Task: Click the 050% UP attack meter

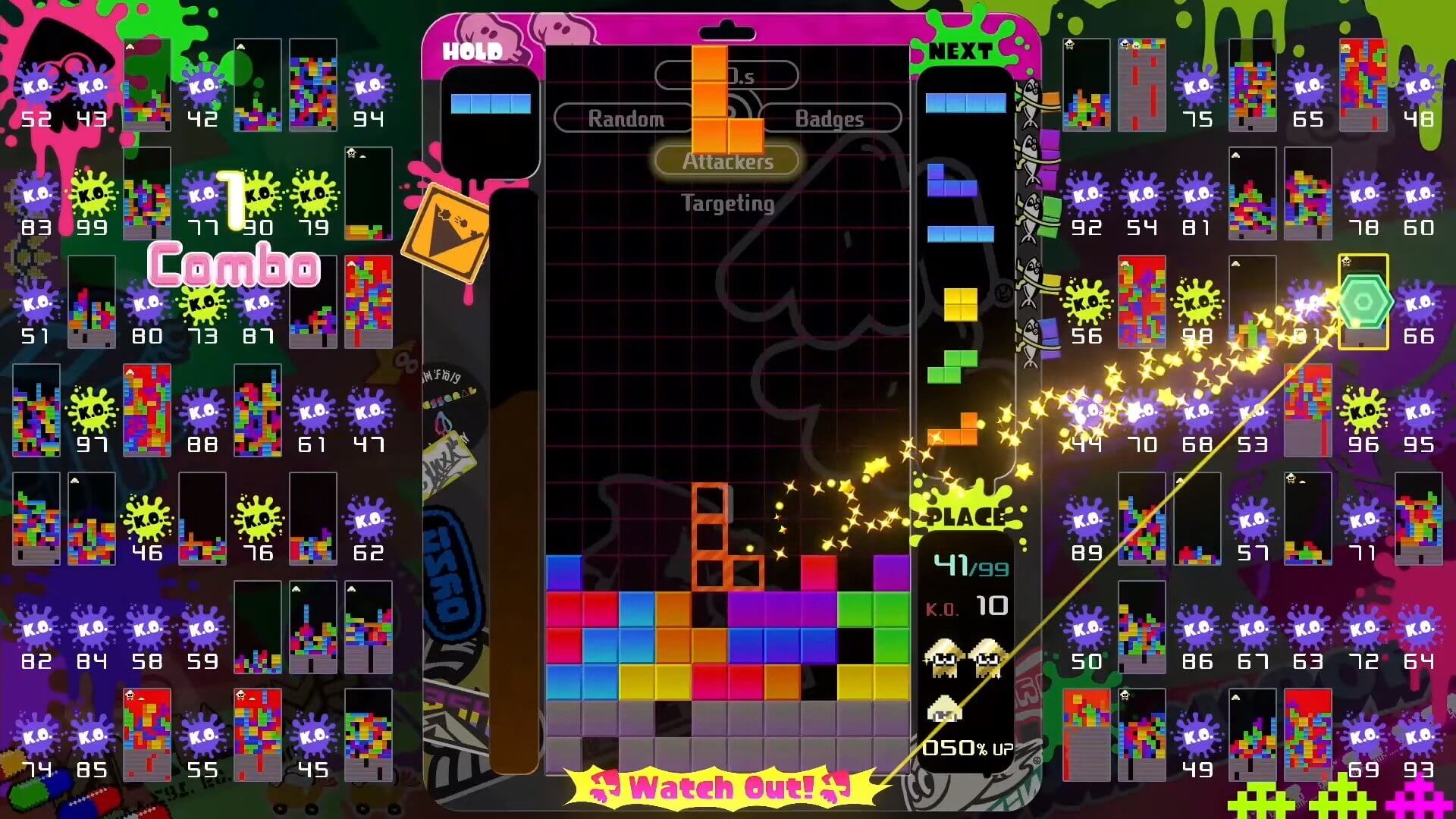Action: tap(965, 749)
